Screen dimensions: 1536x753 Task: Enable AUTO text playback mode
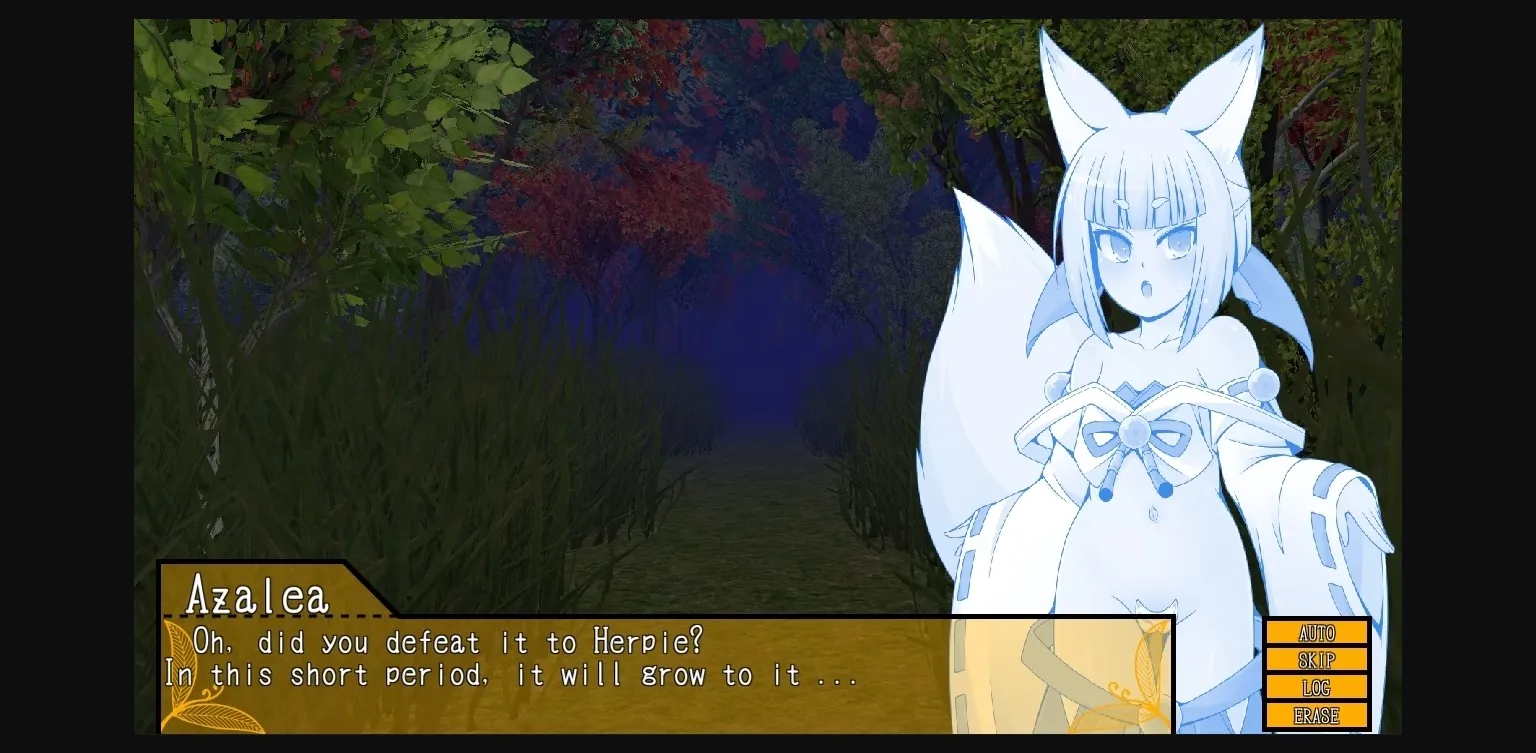tap(1316, 633)
